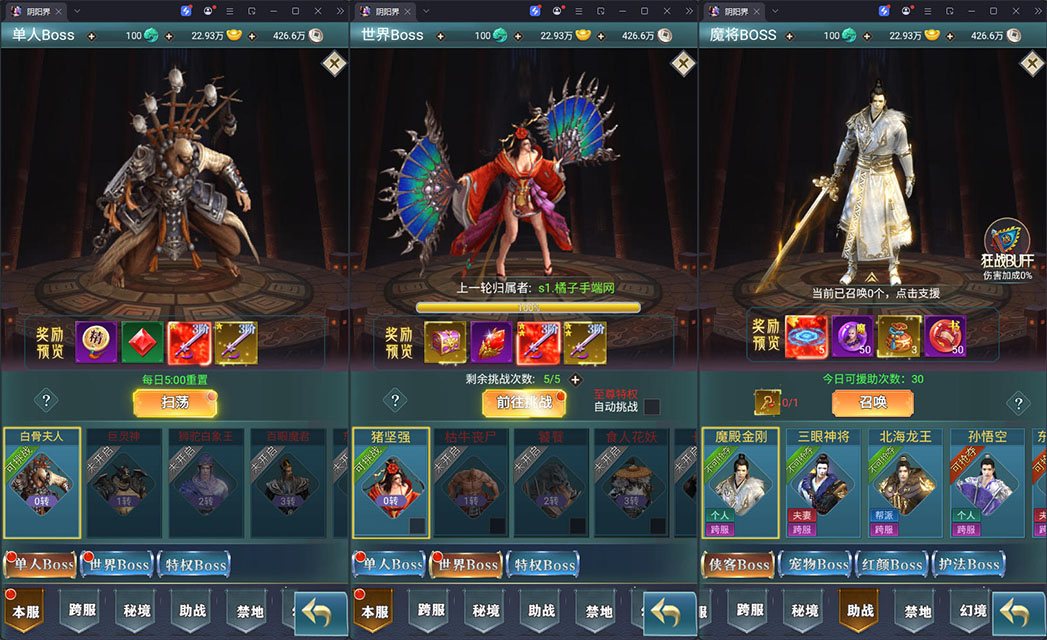This screenshot has width=1047, height=640.
Task: Hit the orange 召唤 summon button
Action: tap(872, 402)
